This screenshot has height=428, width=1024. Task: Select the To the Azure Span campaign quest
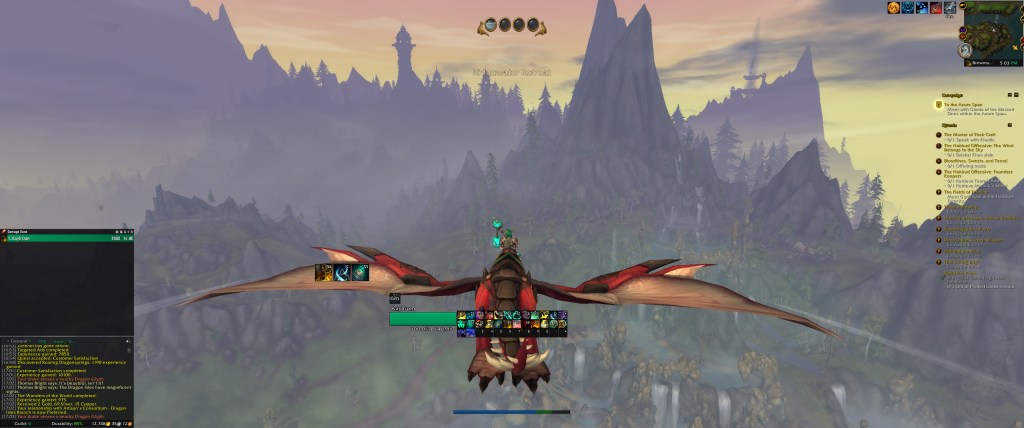[x=963, y=104]
